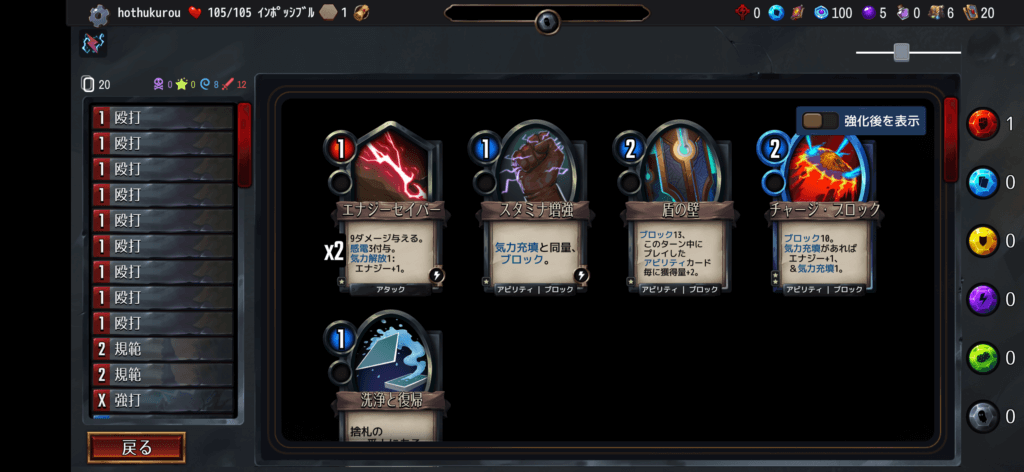The image size is (1024, 472).
Task: Filter by the gray gem color
Action: 984,416
